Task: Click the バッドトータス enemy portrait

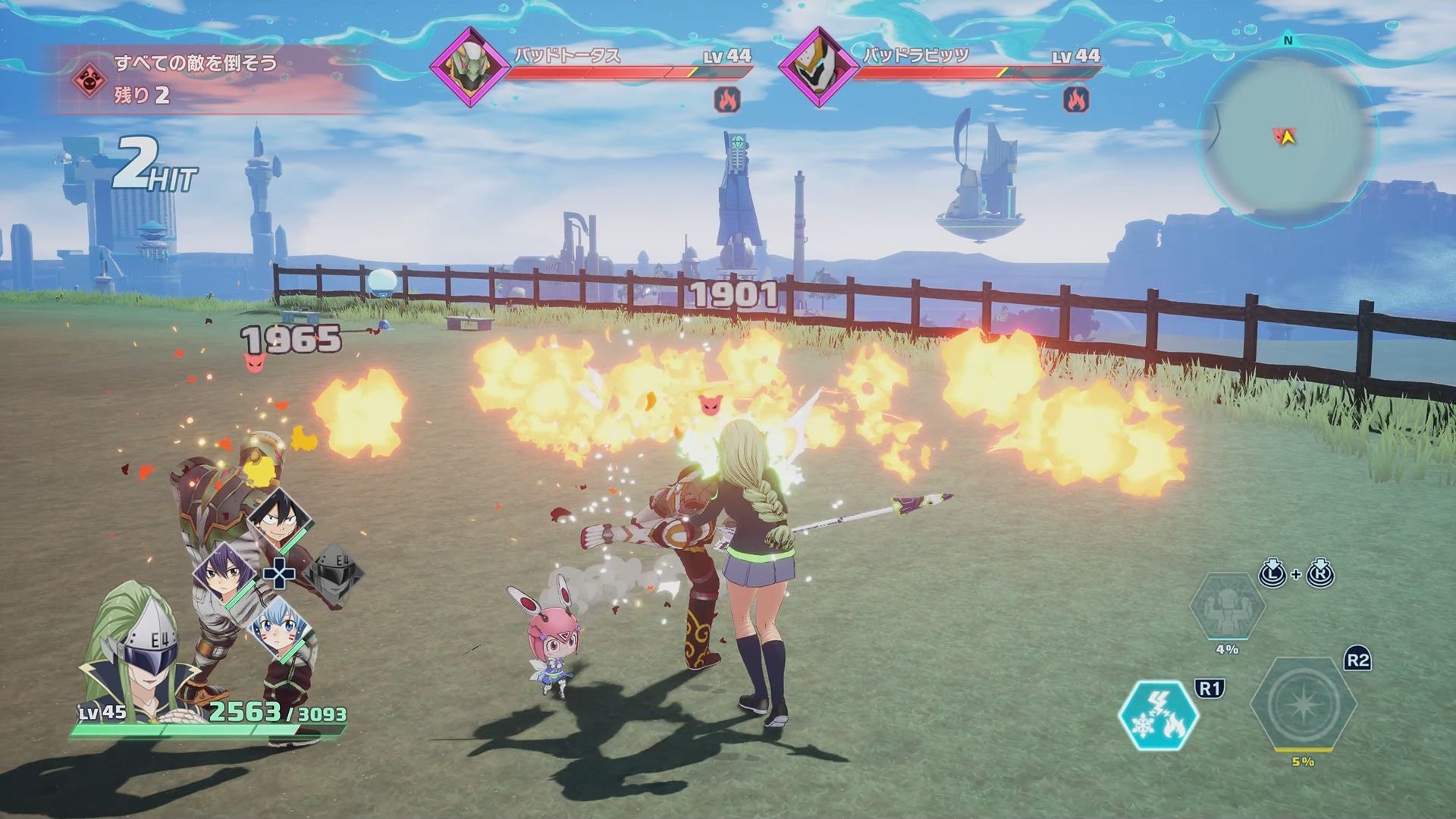Action: pos(470,66)
